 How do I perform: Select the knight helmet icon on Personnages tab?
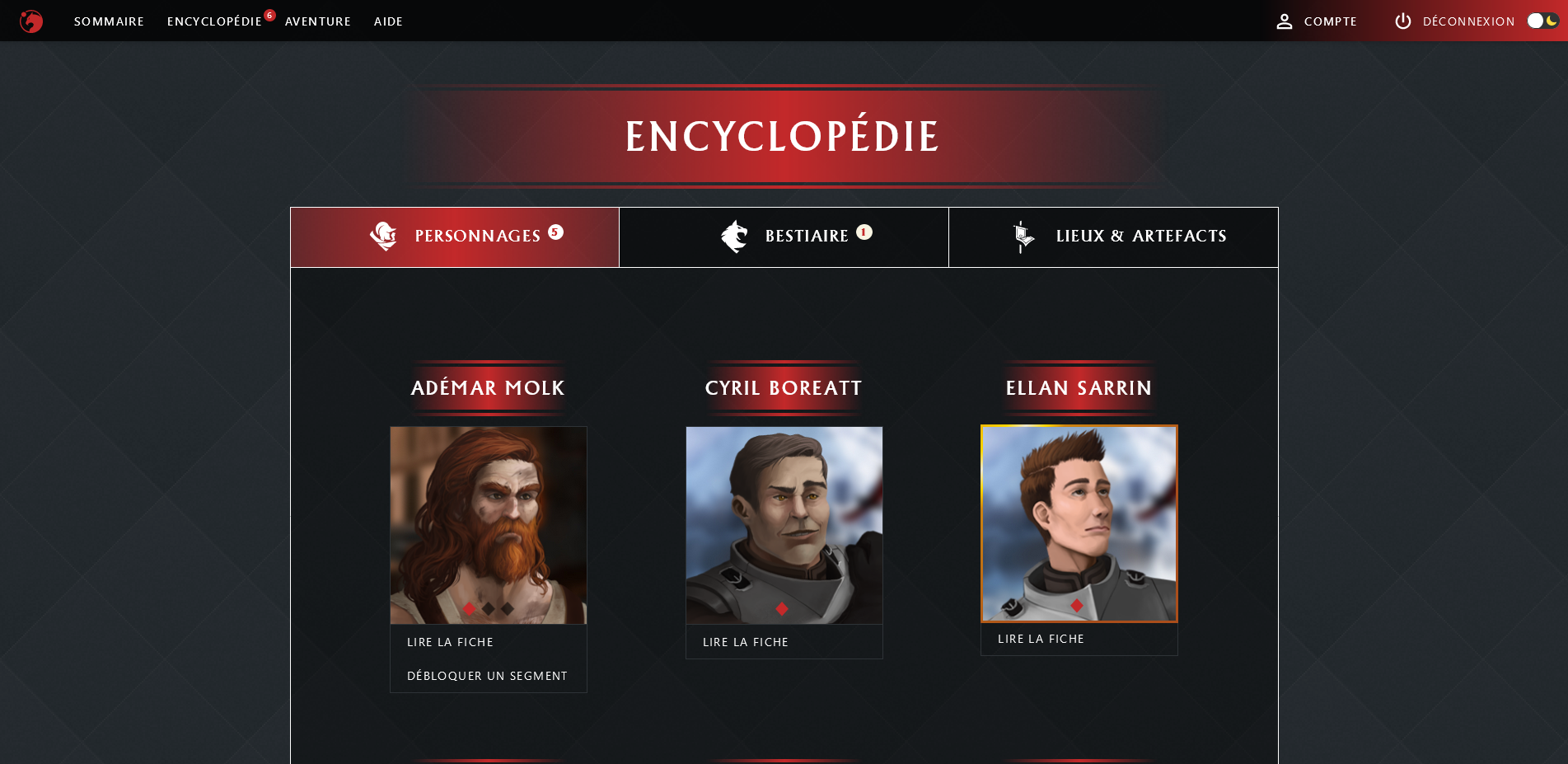[385, 237]
